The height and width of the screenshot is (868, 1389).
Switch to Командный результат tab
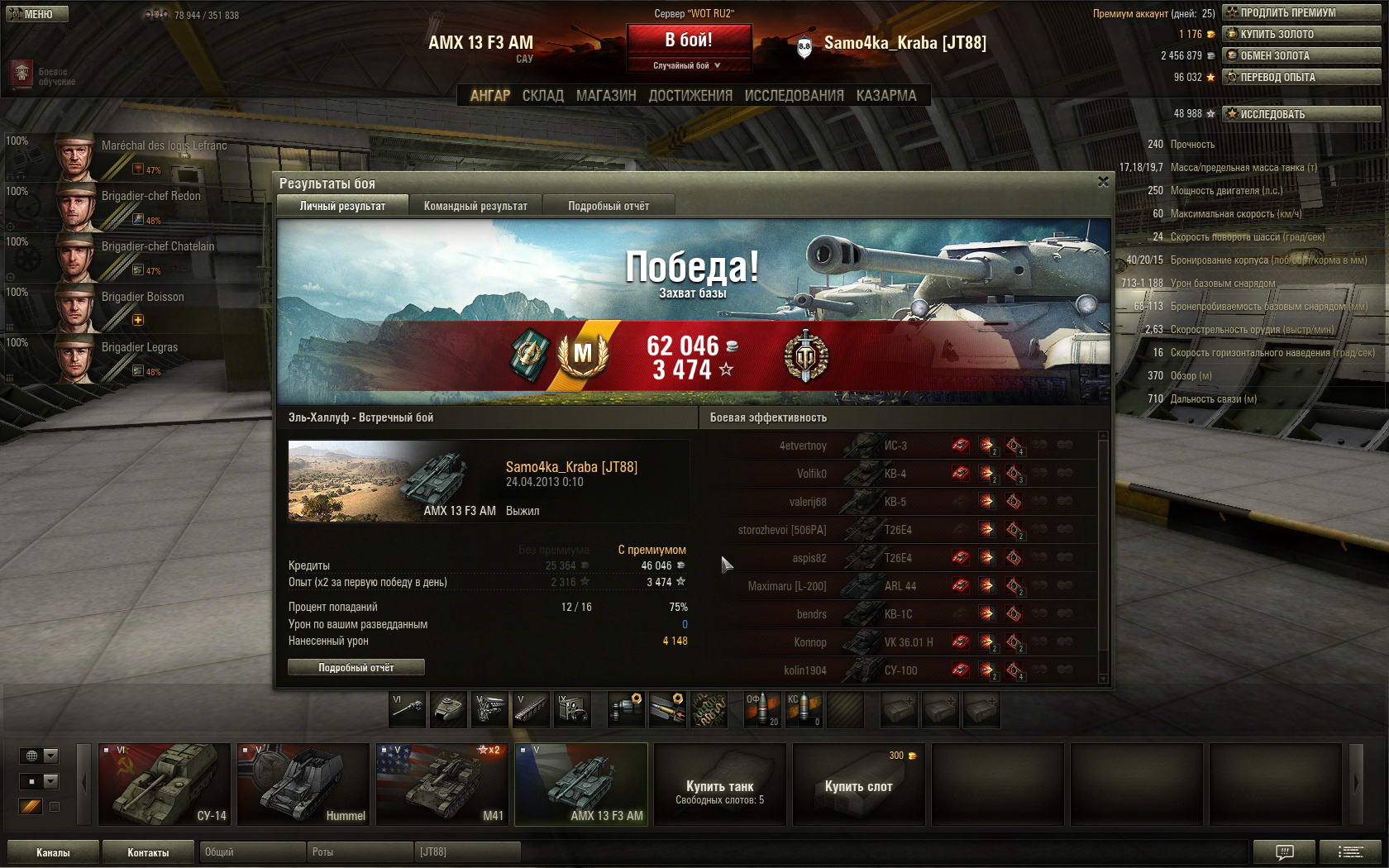click(475, 206)
